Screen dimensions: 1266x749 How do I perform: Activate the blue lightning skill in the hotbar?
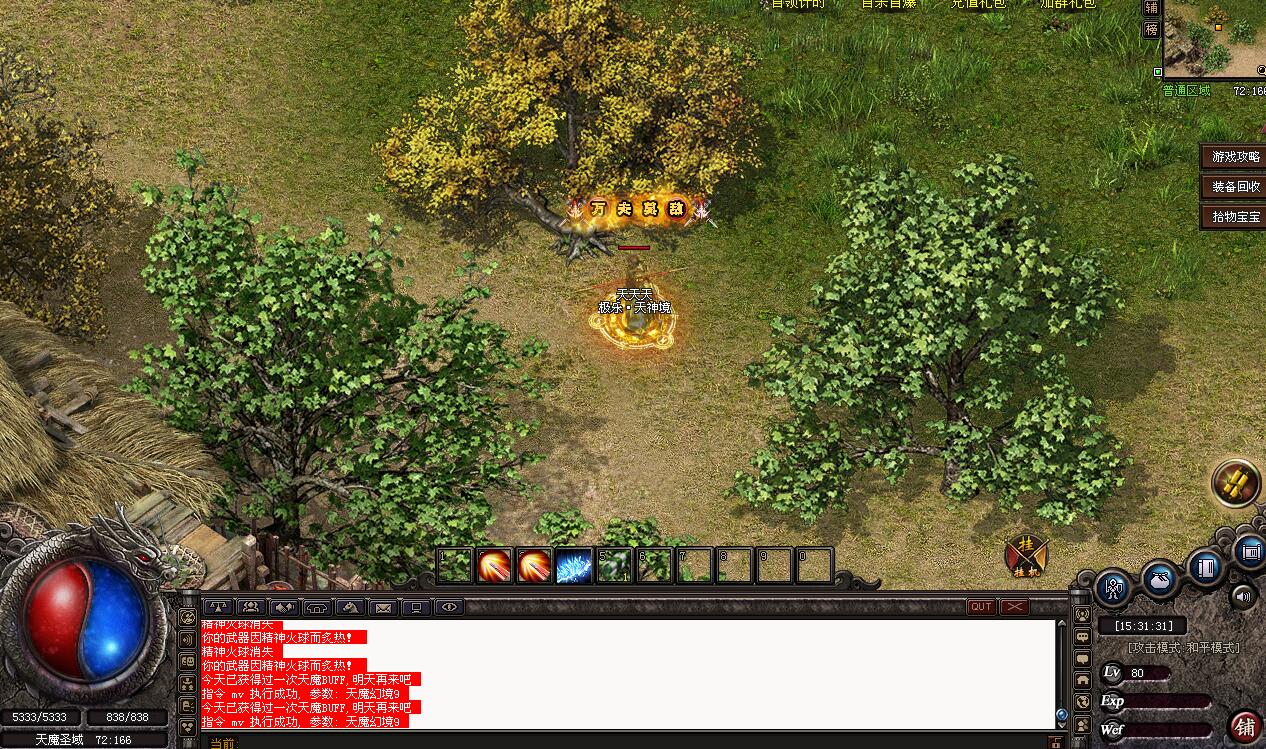point(574,566)
